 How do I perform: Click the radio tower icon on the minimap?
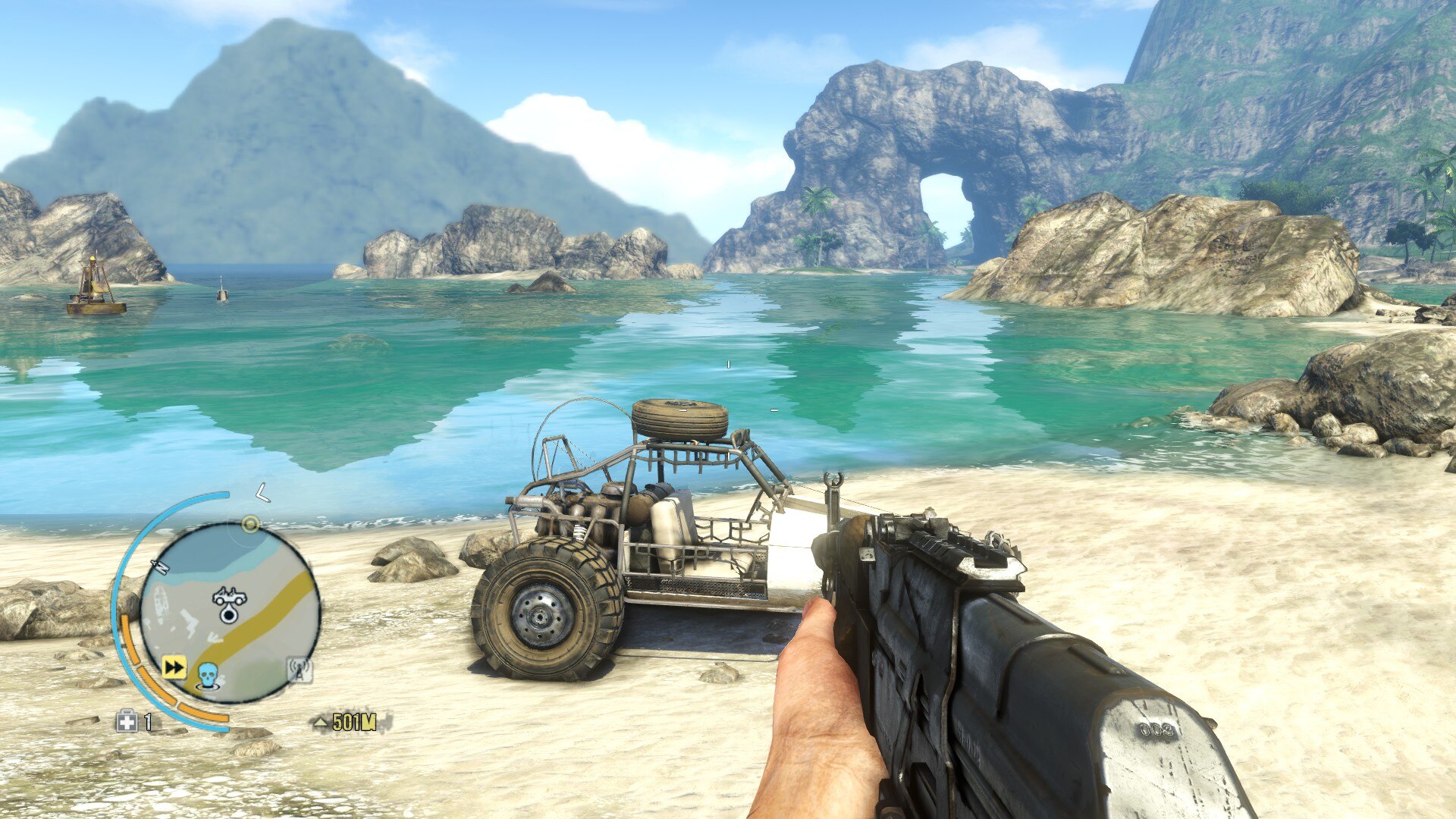click(300, 670)
